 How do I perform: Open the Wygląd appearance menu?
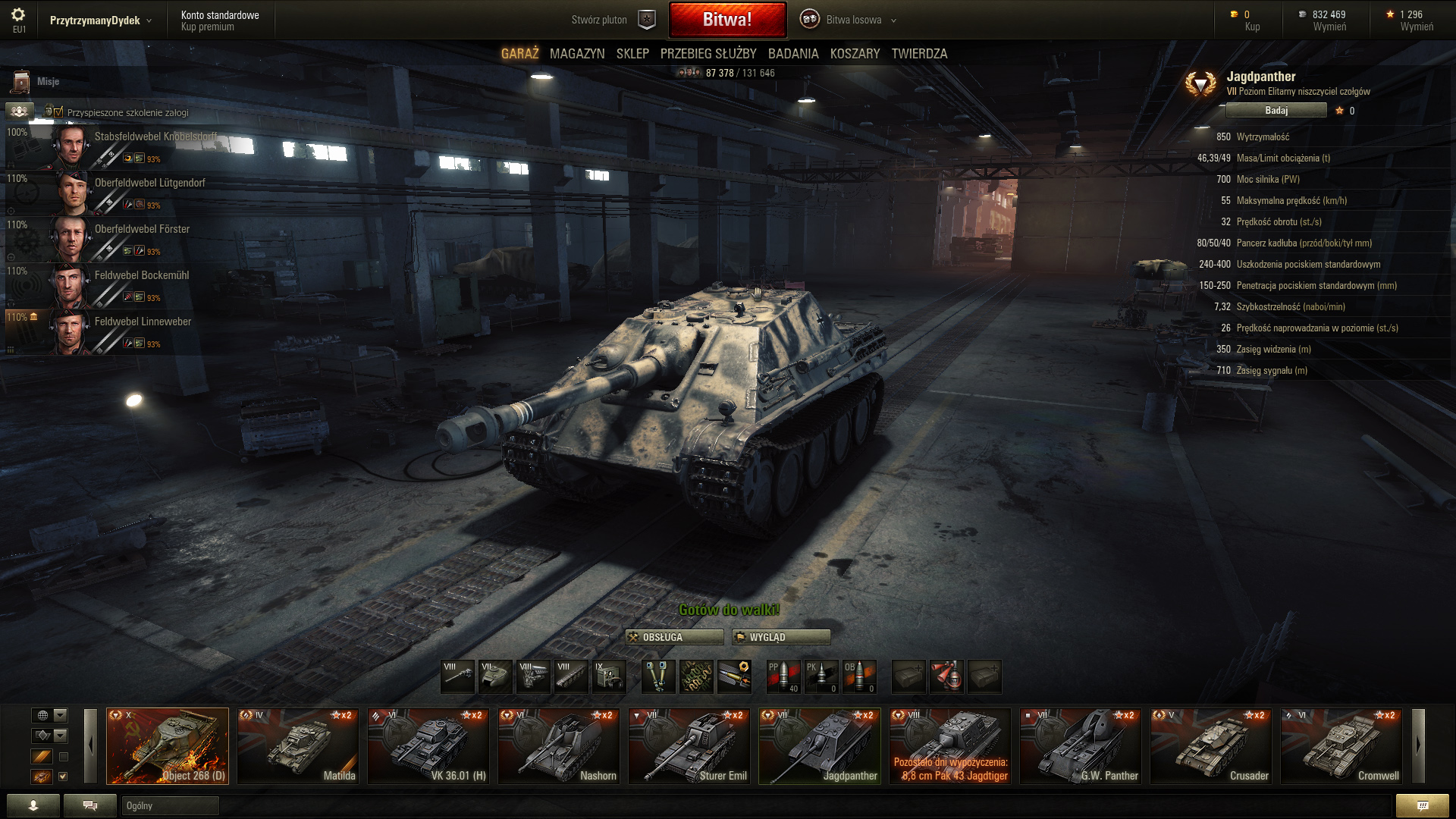[781, 637]
